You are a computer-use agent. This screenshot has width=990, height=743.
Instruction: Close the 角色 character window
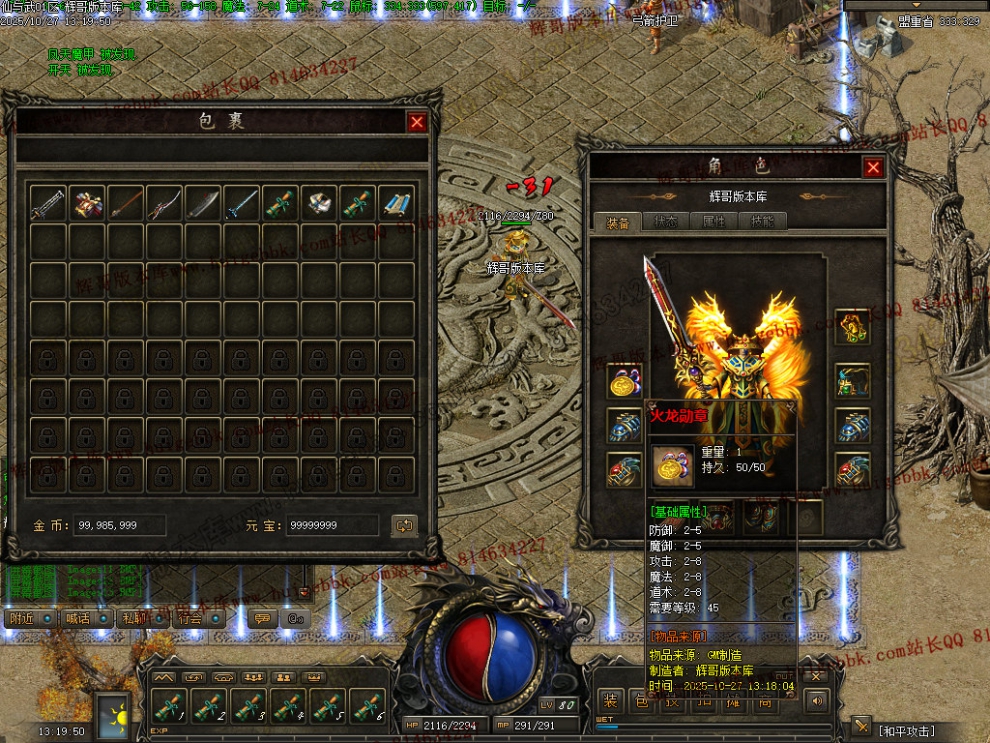[x=873, y=168]
